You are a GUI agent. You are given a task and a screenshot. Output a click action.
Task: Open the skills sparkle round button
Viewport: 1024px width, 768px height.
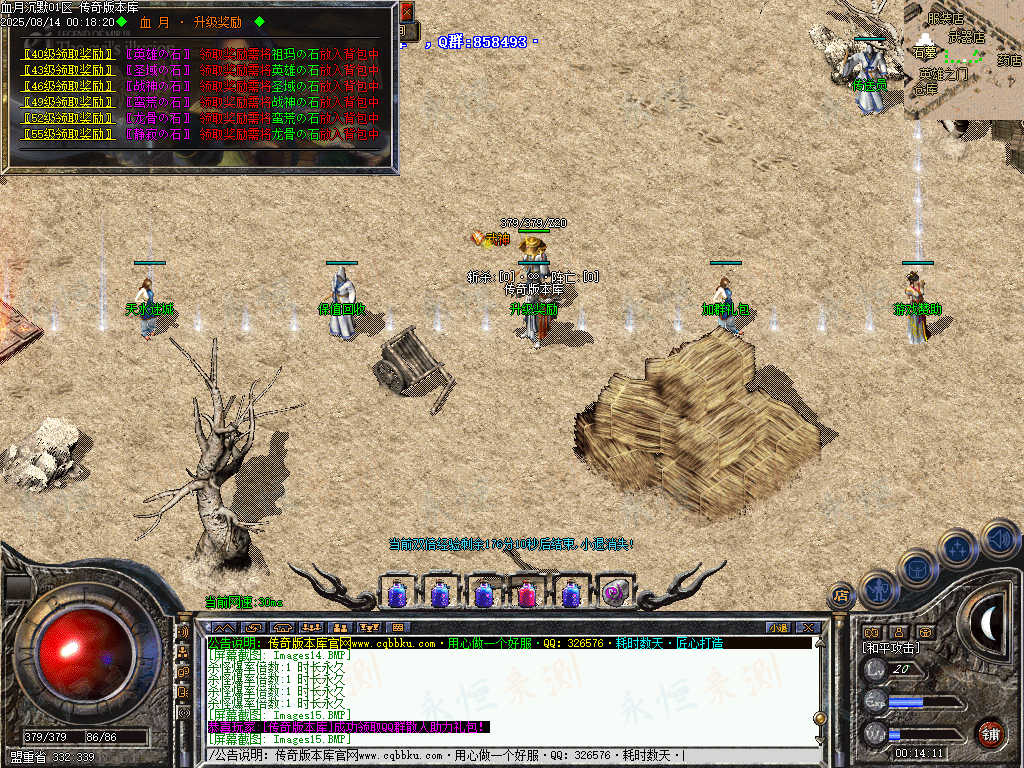click(957, 547)
